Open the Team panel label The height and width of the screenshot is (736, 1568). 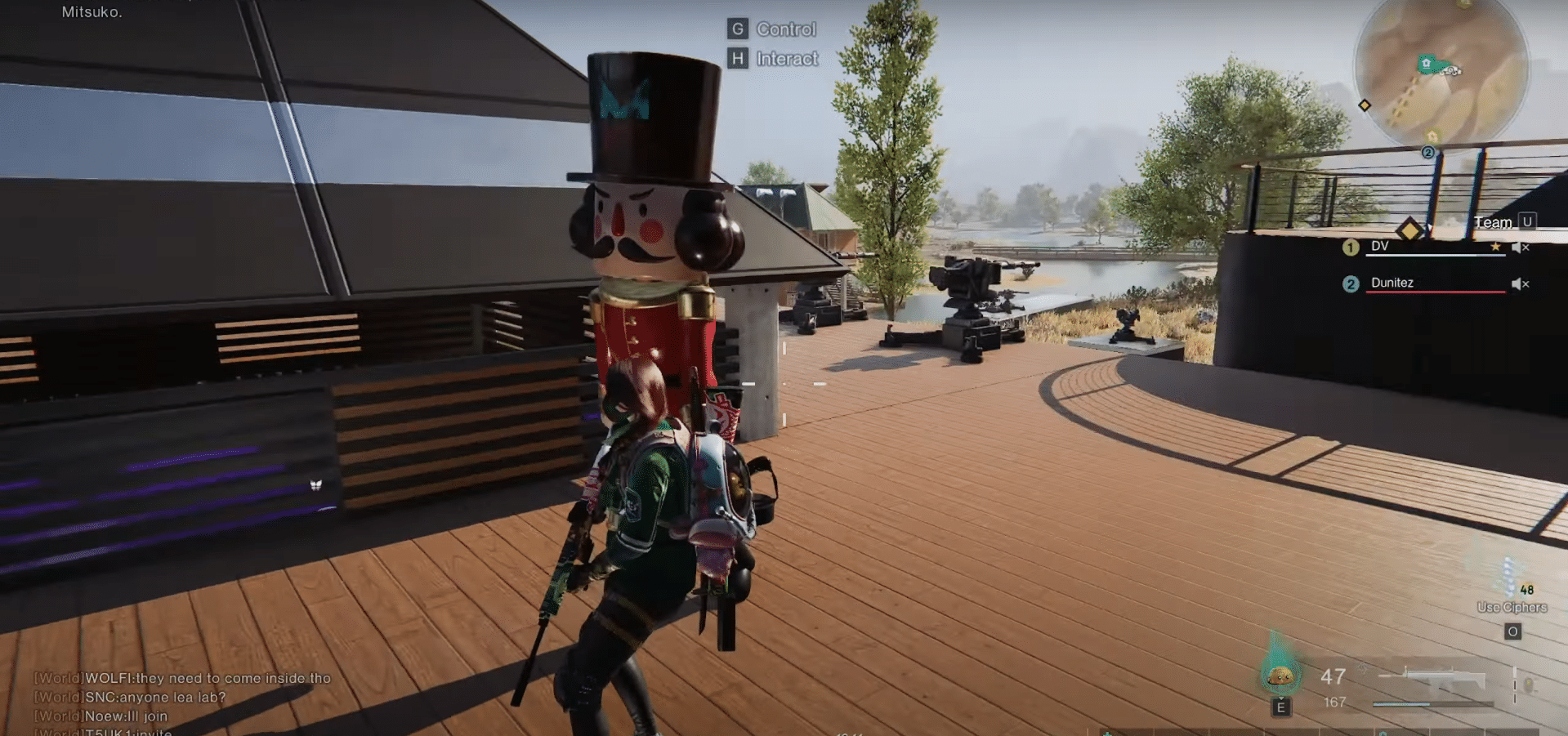click(x=1493, y=222)
